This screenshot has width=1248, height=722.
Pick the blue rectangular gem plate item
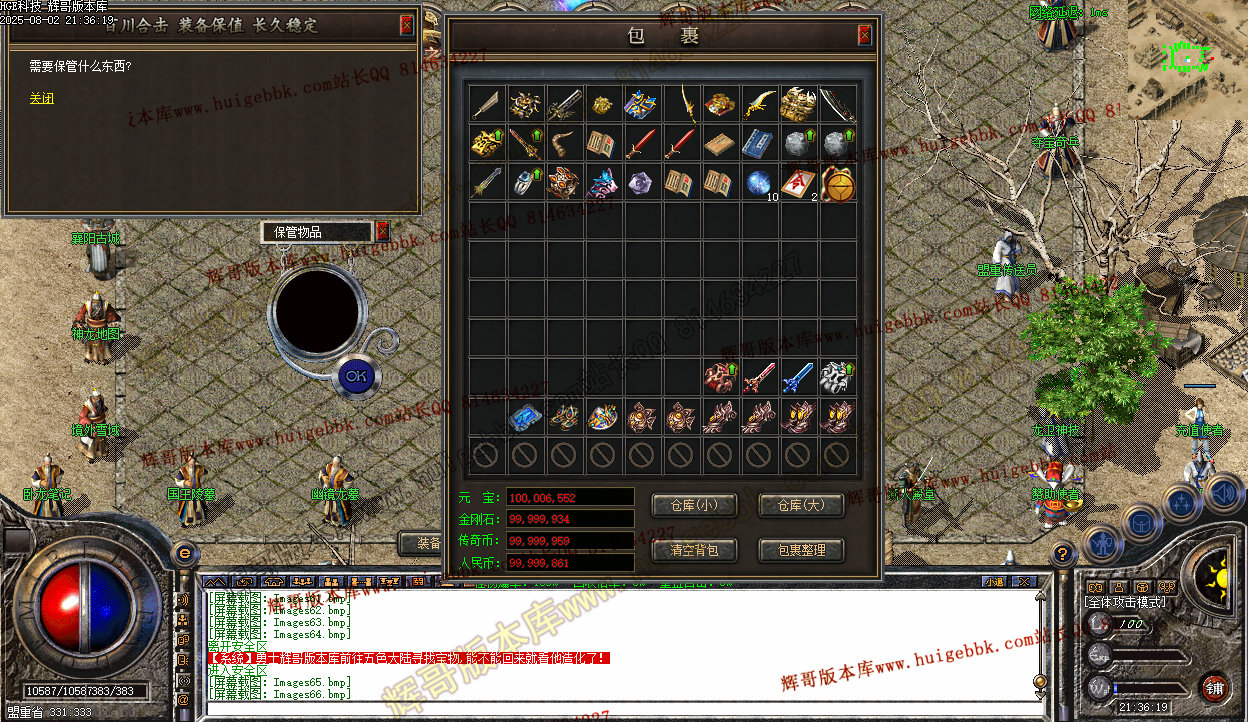click(525, 417)
